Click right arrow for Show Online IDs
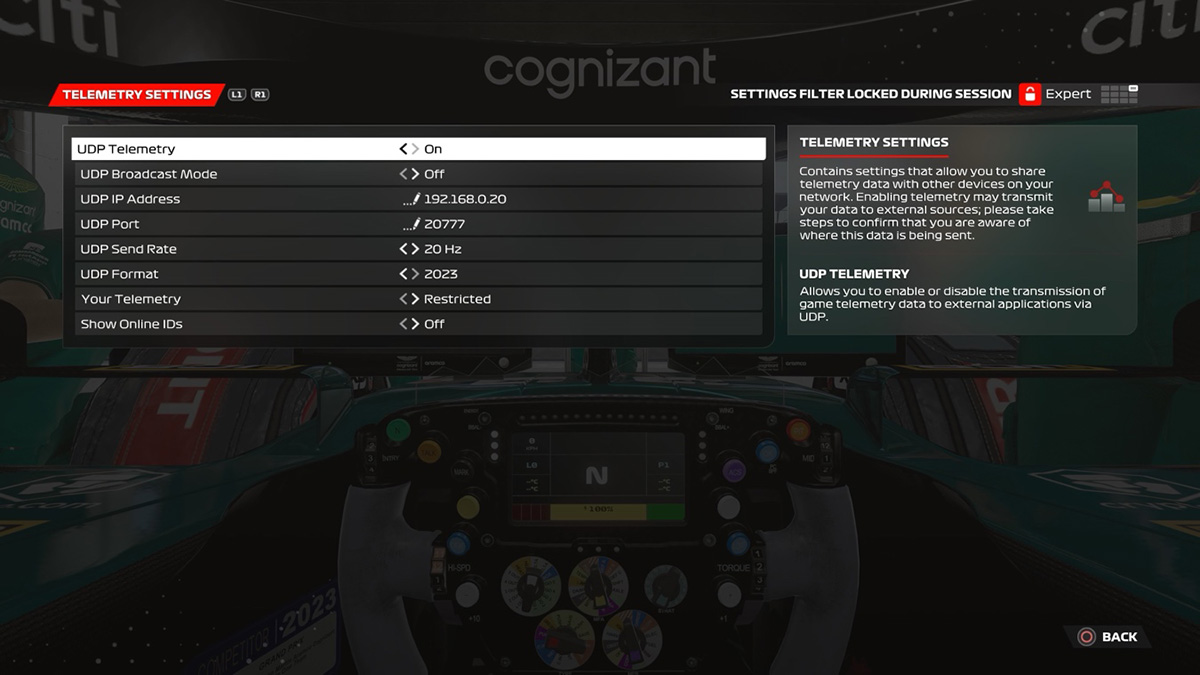 [415, 324]
